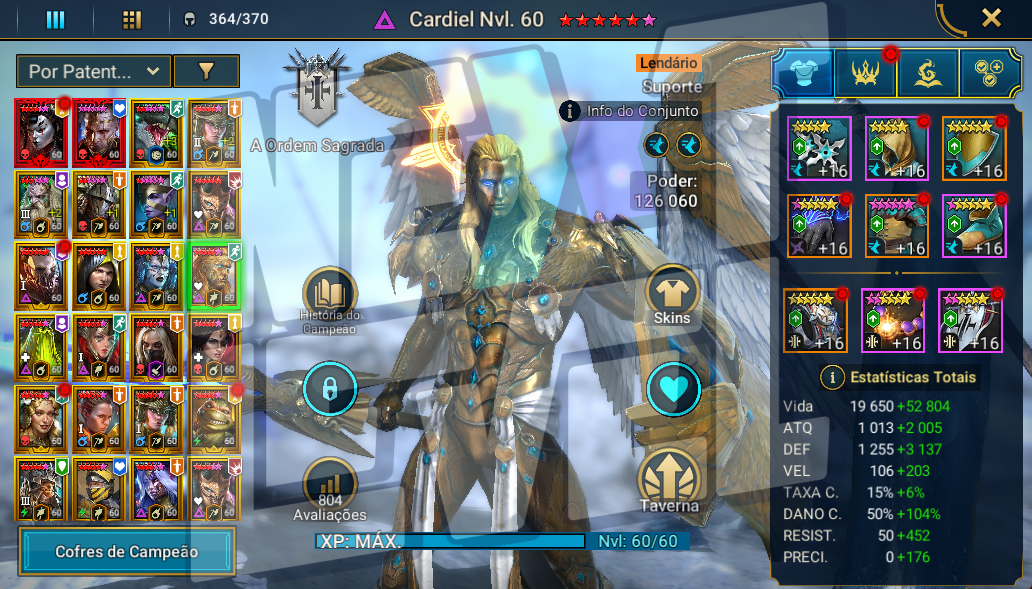Viewport: 1032px width, 589px height.
Task: Open the Skins menu
Action: (x=672, y=294)
